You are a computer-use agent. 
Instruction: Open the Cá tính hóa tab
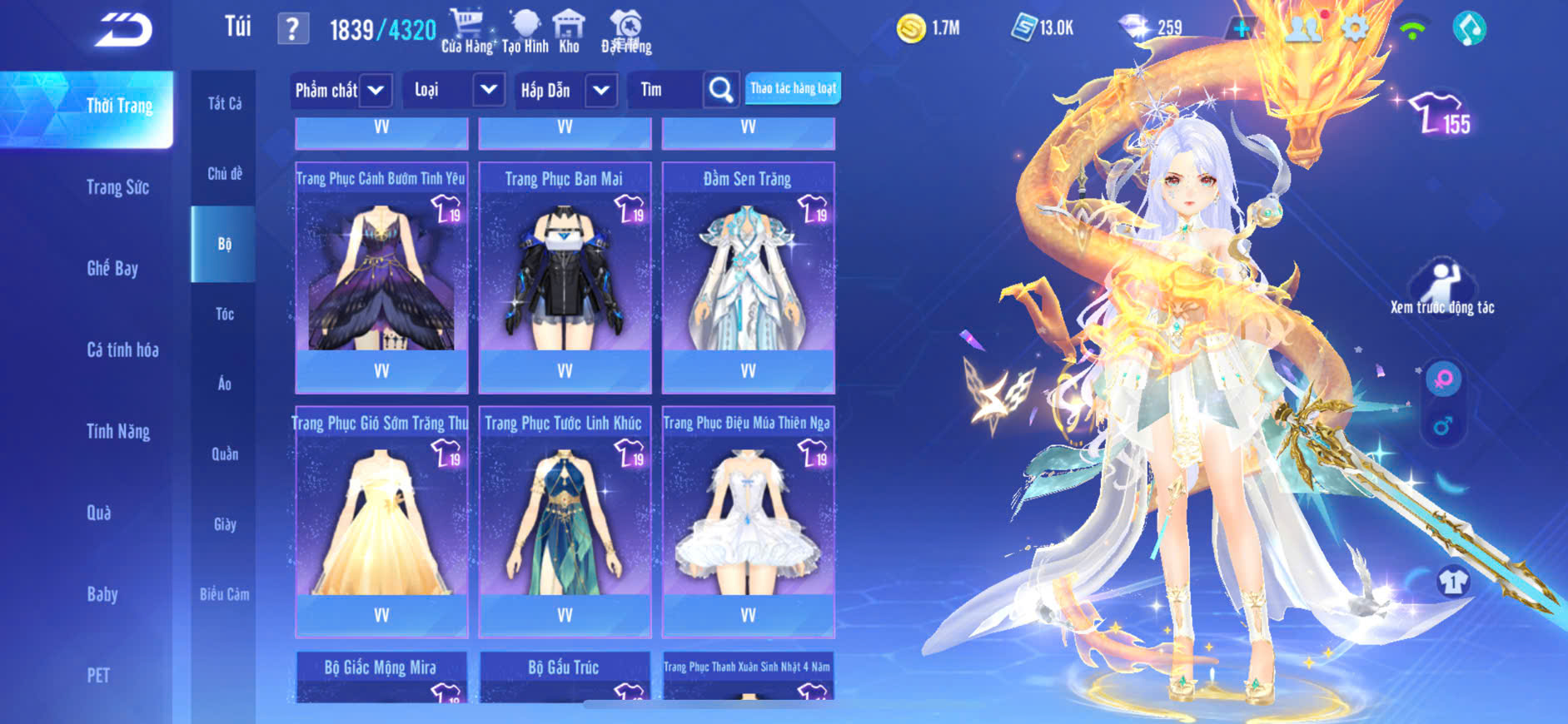click(x=122, y=350)
